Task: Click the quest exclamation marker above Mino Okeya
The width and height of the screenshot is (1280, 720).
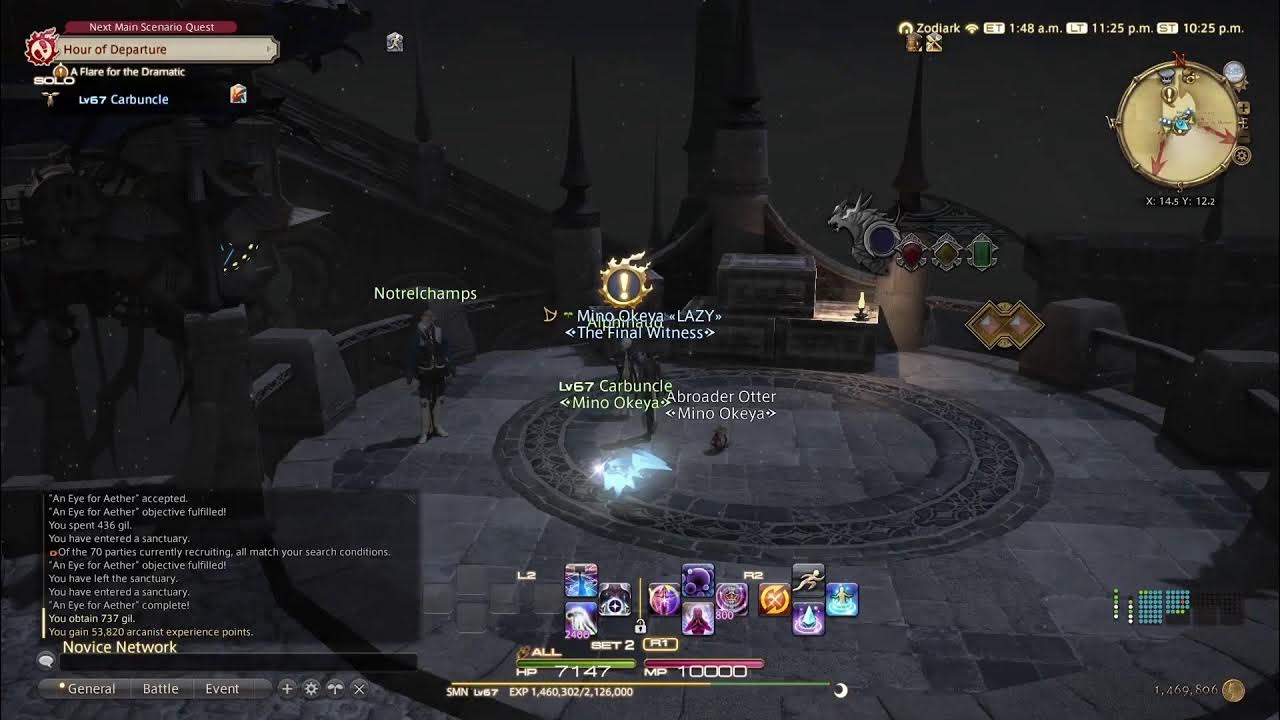Action: click(622, 283)
